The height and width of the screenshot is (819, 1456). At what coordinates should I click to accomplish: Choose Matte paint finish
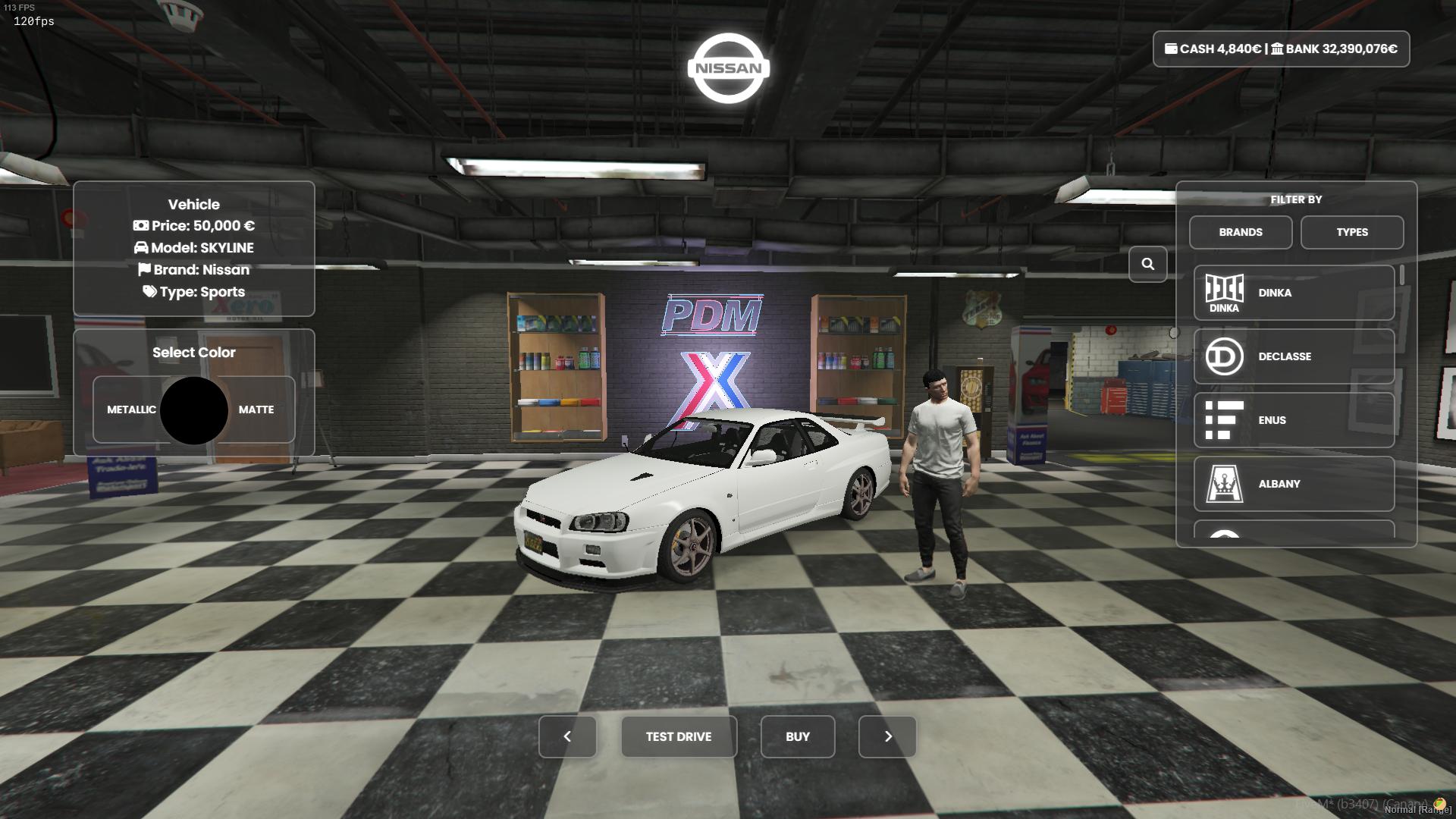tap(257, 409)
